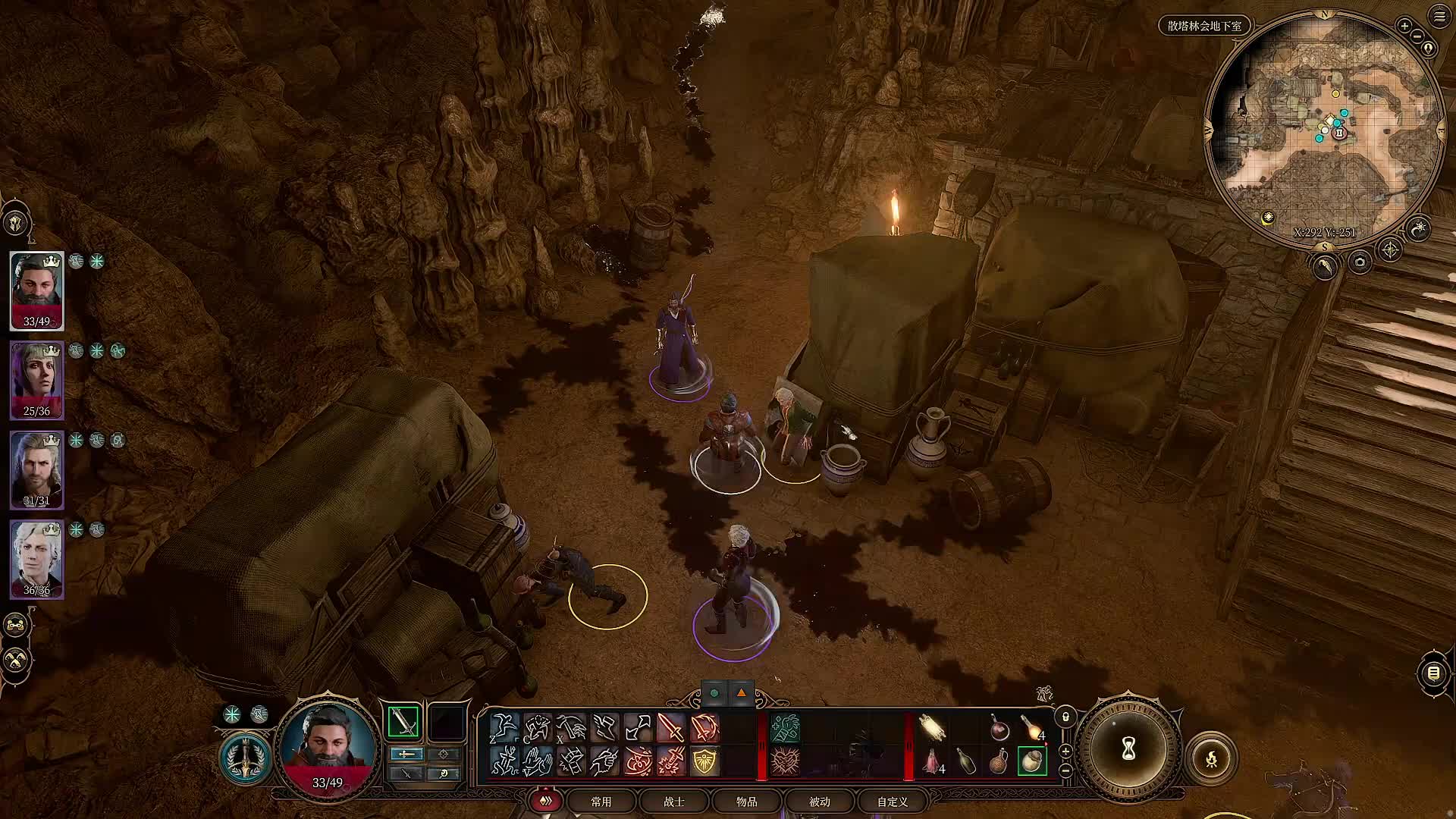
Task: Click the hourglass end turn button
Action: (x=1128, y=749)
